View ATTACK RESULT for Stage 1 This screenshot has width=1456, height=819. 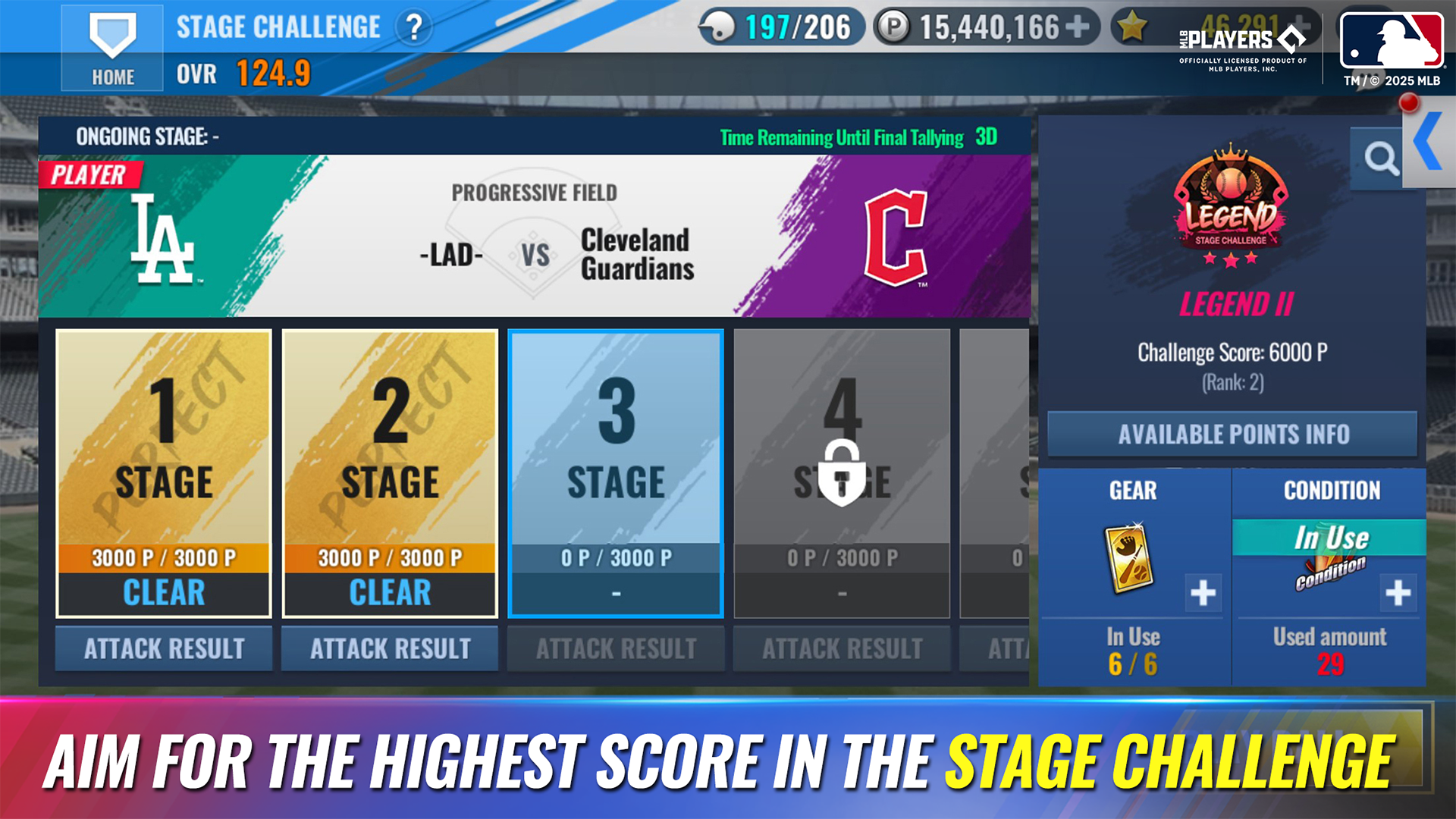pos(164,648)
